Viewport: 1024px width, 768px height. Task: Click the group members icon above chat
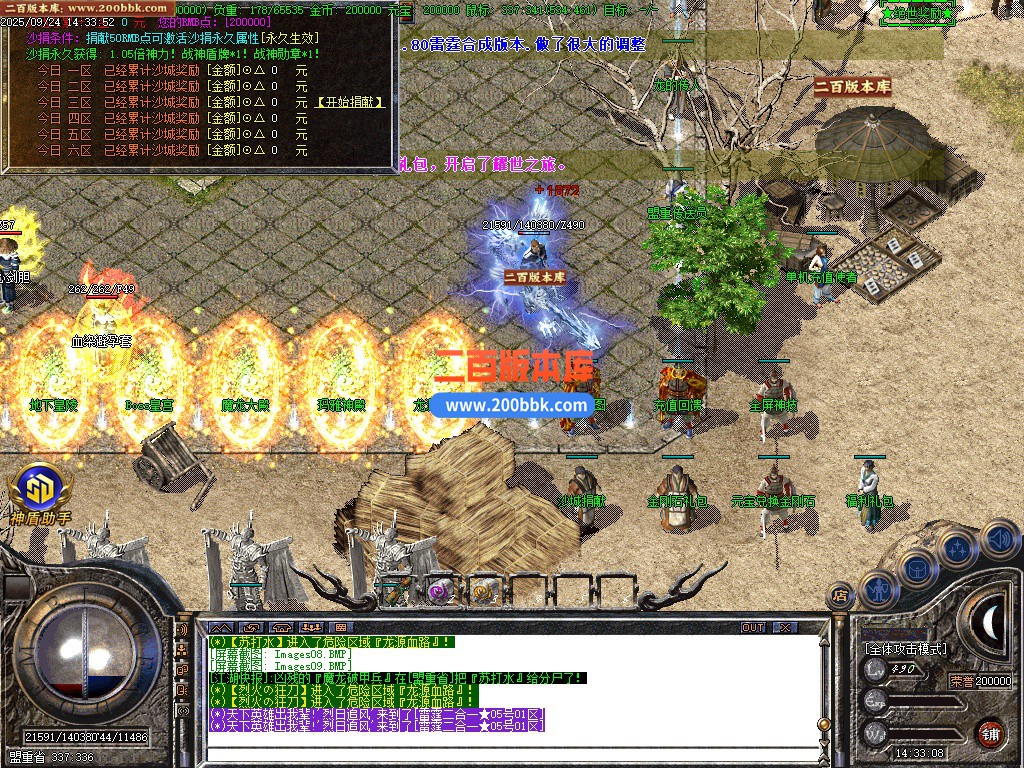pyautogui.click(x=311, y=627)
